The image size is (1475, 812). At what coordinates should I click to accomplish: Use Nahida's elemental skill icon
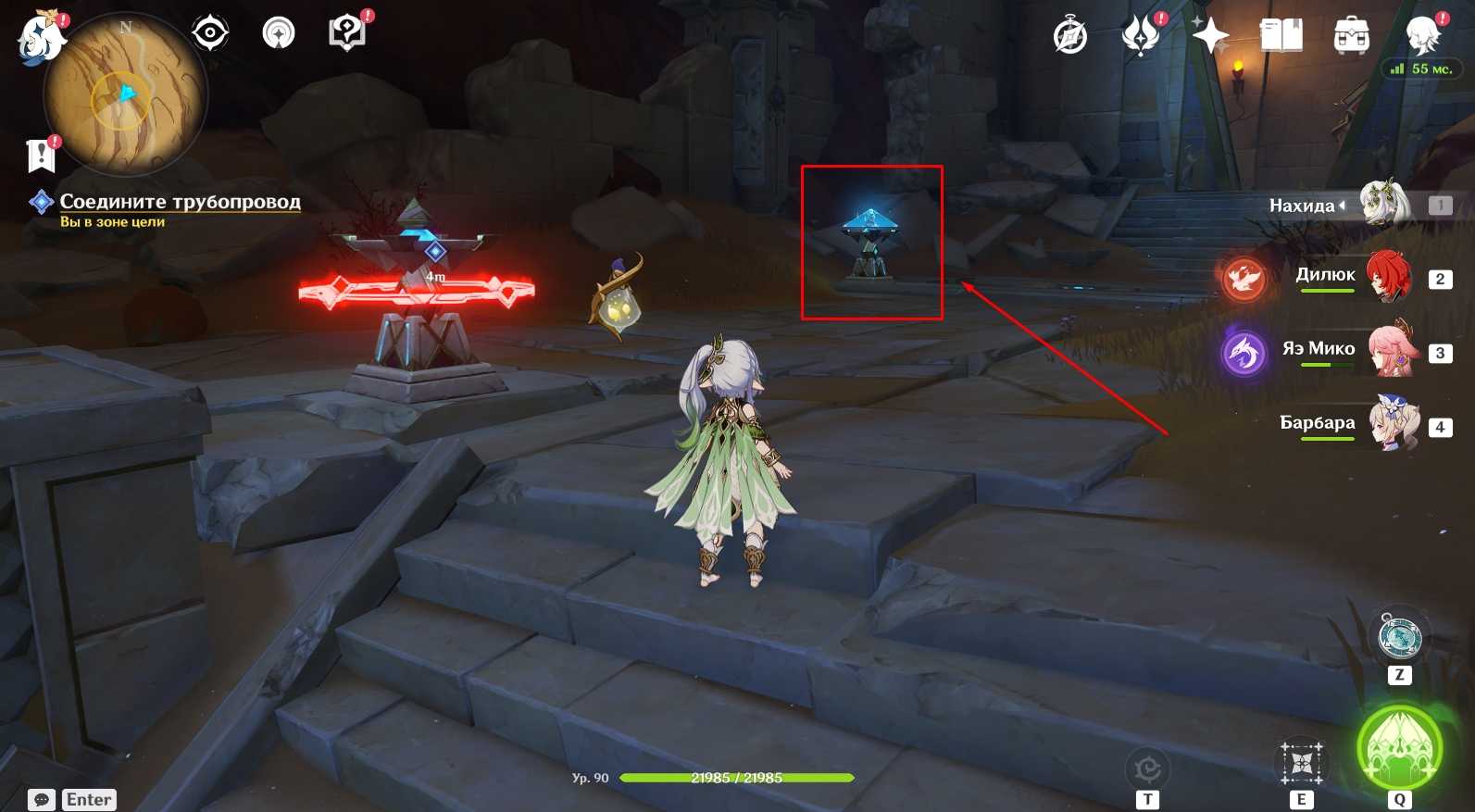(x=1302, y=764)
